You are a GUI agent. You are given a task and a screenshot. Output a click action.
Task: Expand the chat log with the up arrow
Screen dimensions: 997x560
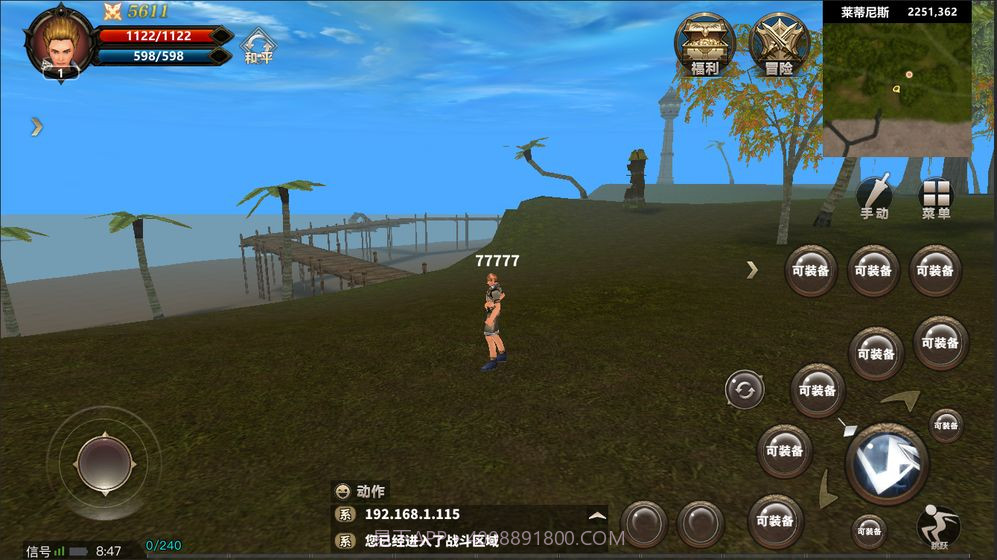597,516
